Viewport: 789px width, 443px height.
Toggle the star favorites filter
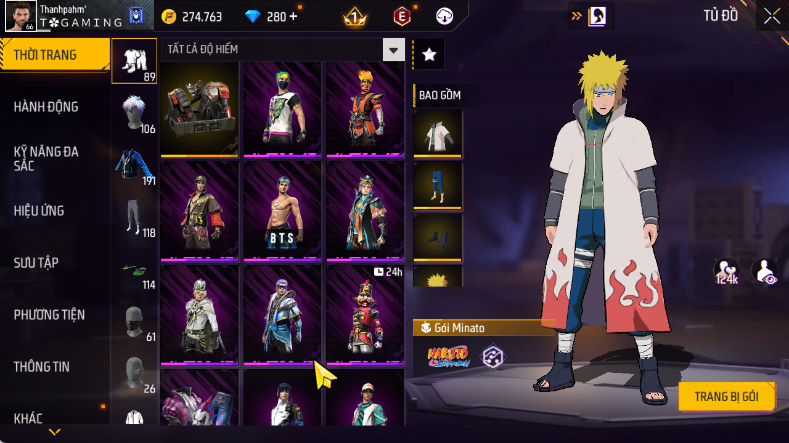coord(428,55)
